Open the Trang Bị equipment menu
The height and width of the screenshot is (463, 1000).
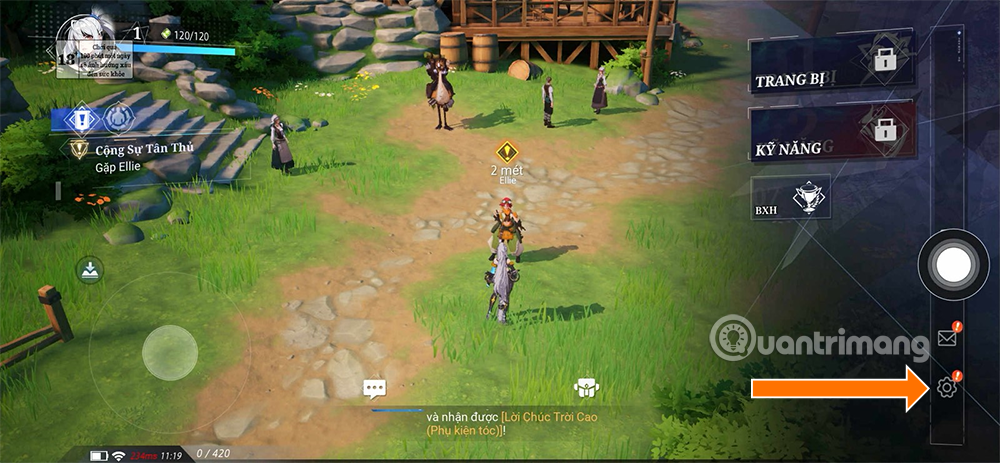pyautogui.click(x=830, y=70)
